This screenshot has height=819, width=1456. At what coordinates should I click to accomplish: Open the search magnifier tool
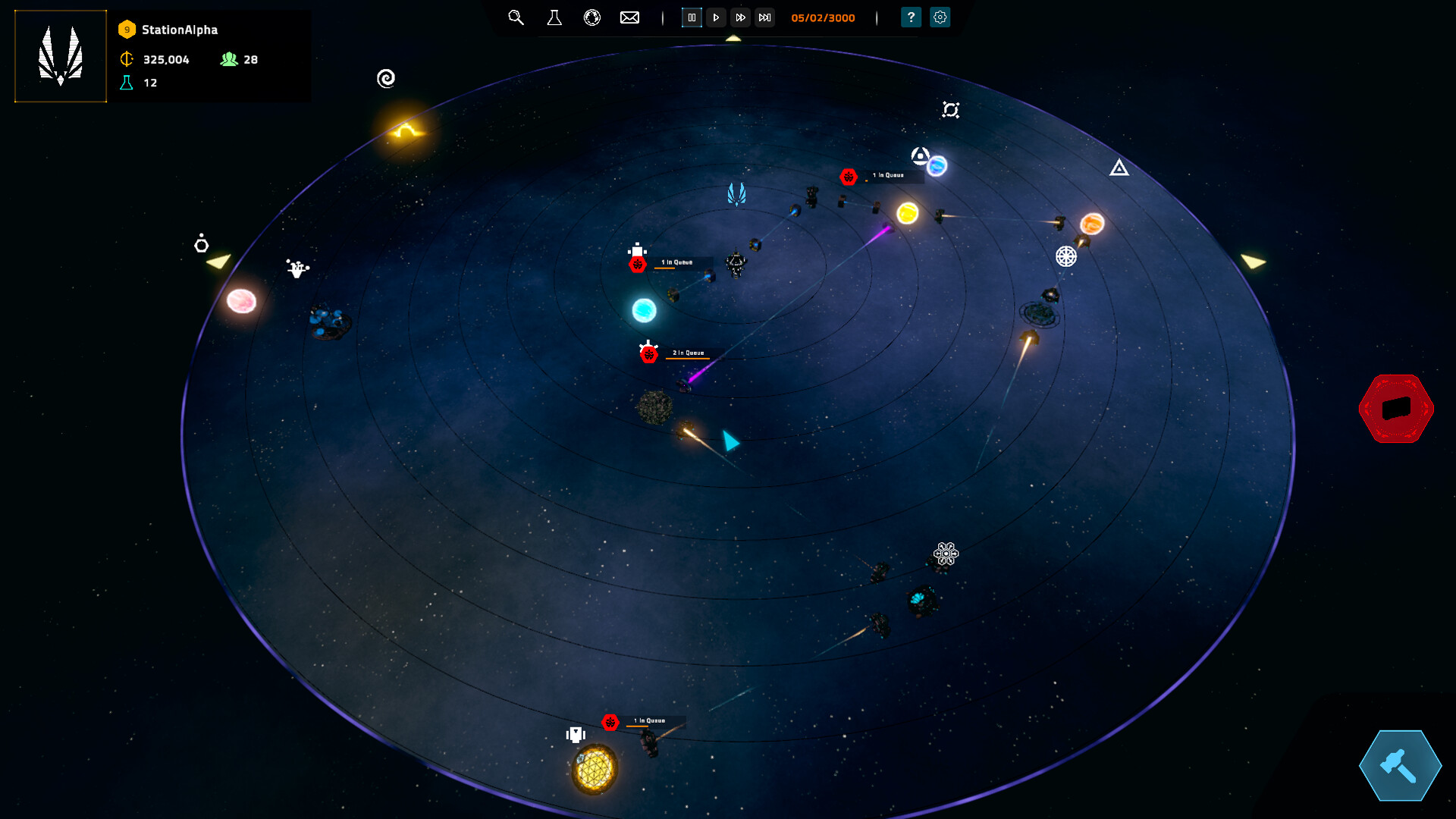pyautogui.click(x=516, y=17)
